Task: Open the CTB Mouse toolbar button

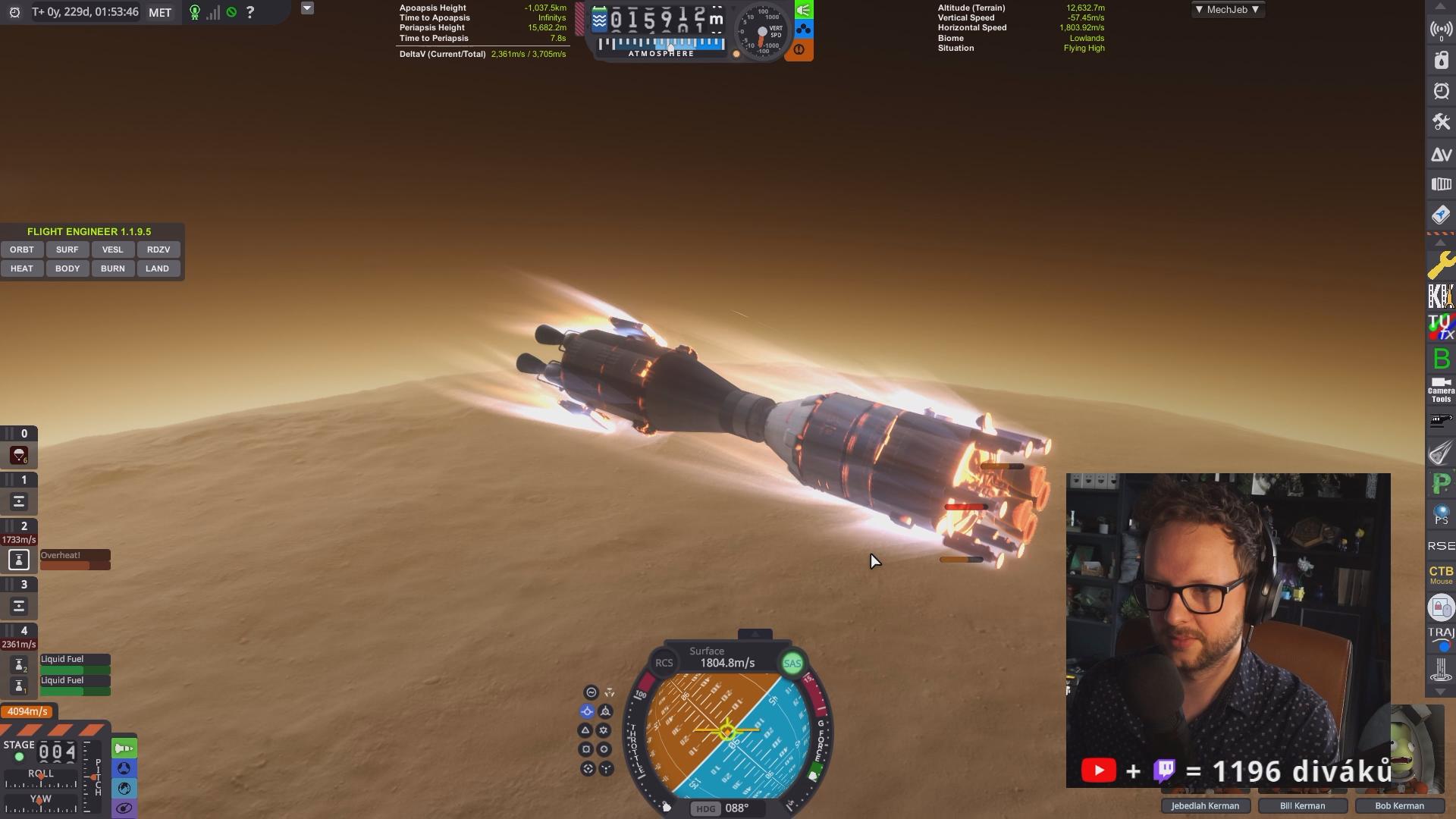Action: point(1441,574)
